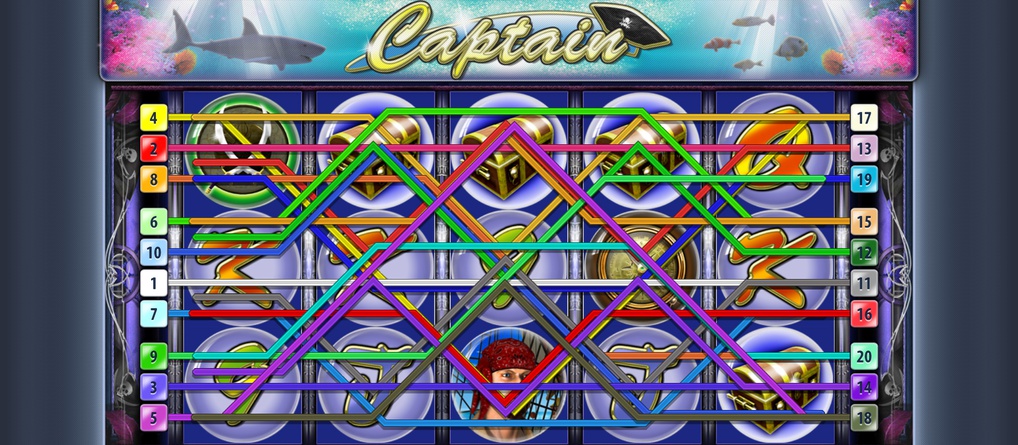This screenshot has height=445, width=1018.
Task: Show payline 11 line
Action: coord(864,283)
